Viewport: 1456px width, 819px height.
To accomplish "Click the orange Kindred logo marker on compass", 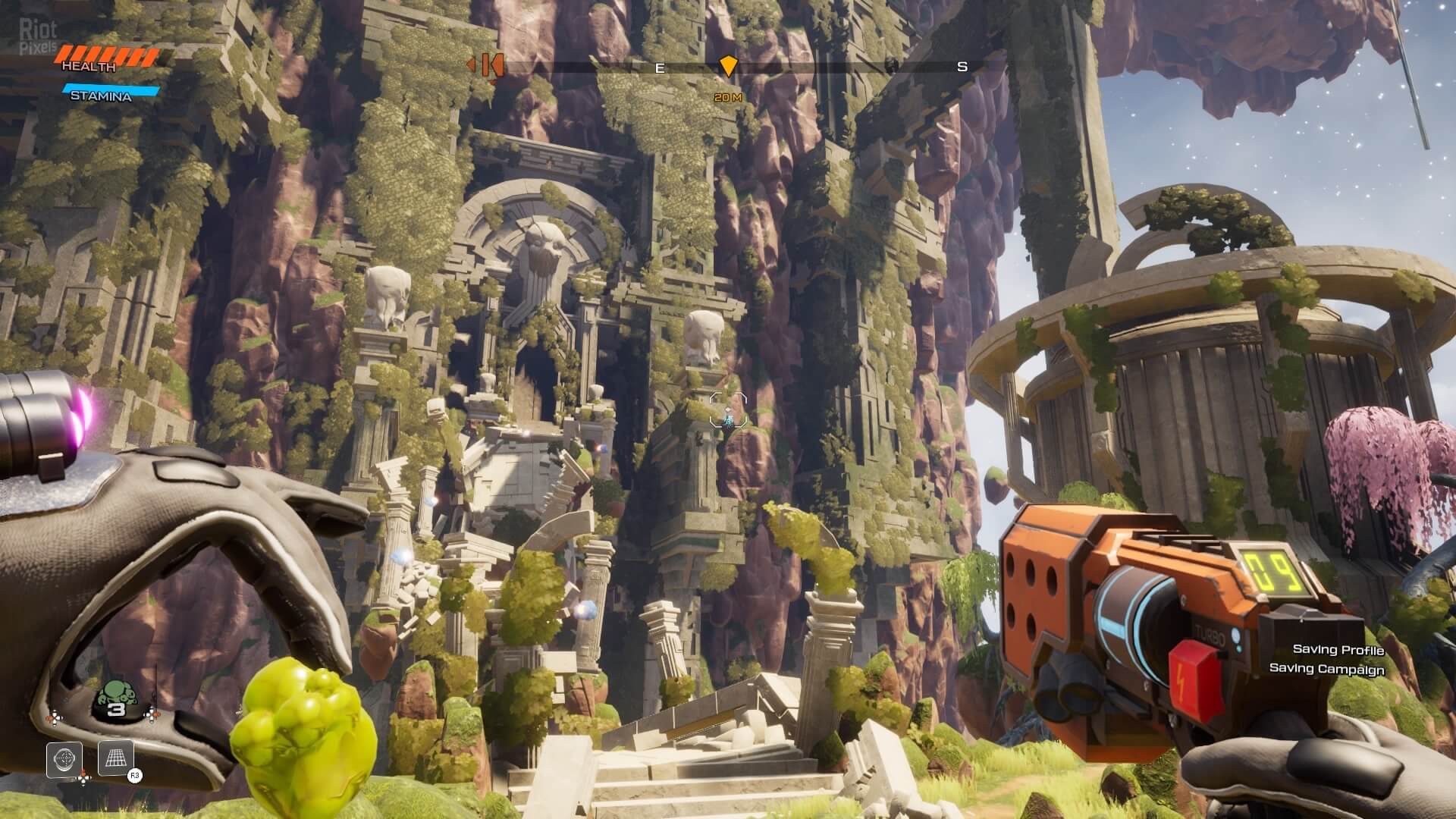I will [486, 66].
